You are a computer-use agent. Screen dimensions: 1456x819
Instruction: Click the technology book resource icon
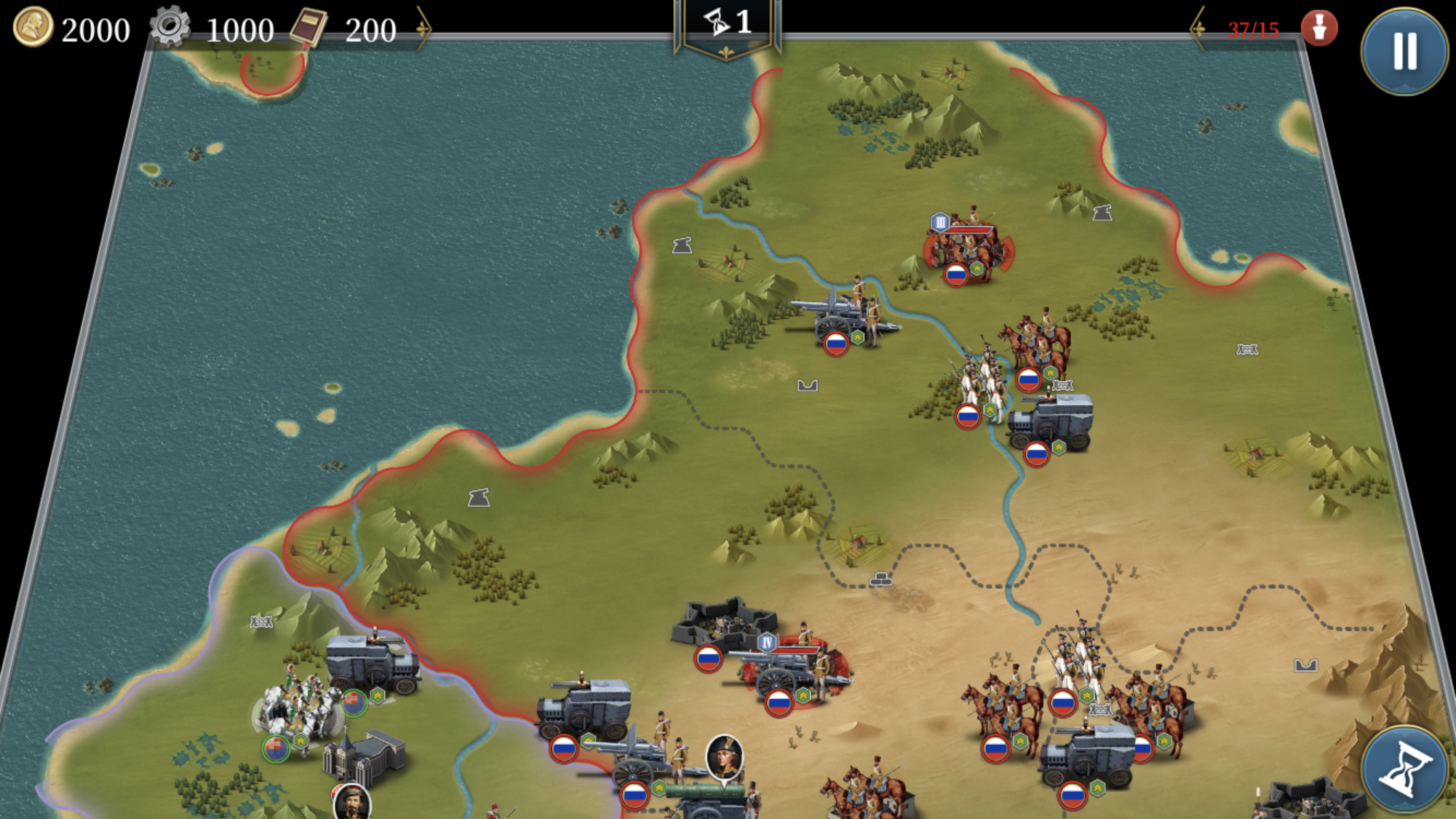point(310,27)
